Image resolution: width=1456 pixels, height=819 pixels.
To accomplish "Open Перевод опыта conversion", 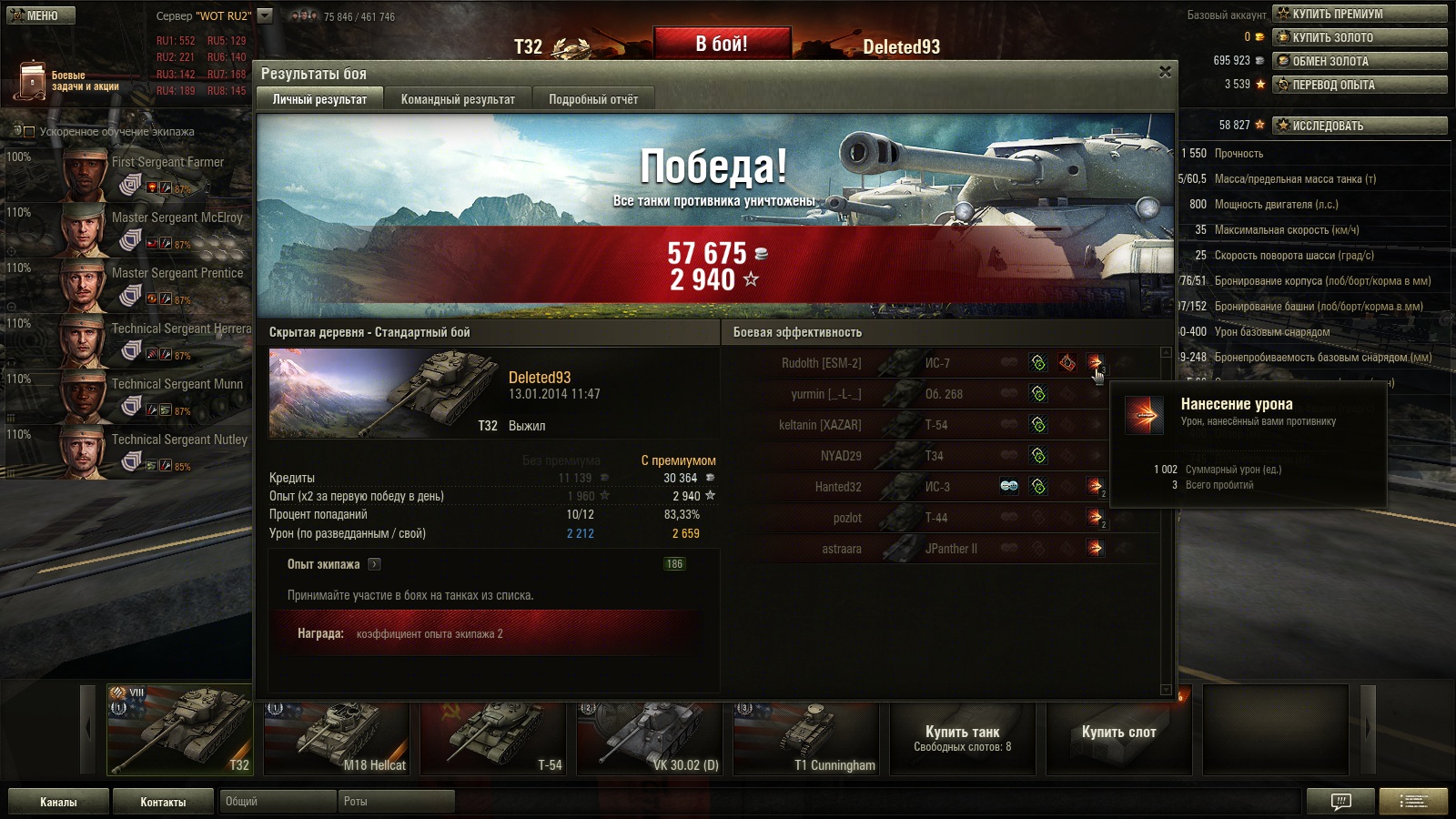I will click(1360, 85).
